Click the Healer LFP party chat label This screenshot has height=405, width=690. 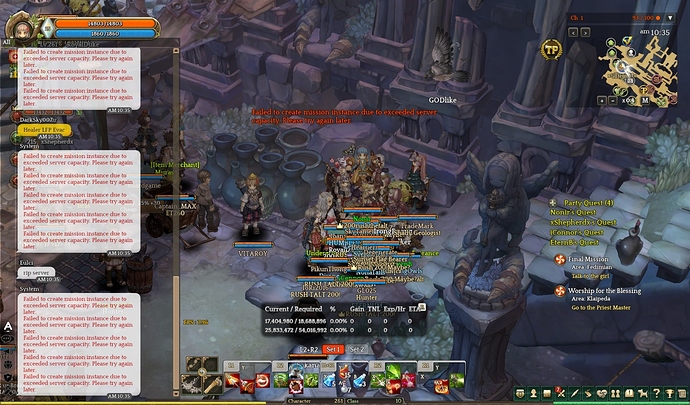tap(43, 130)
